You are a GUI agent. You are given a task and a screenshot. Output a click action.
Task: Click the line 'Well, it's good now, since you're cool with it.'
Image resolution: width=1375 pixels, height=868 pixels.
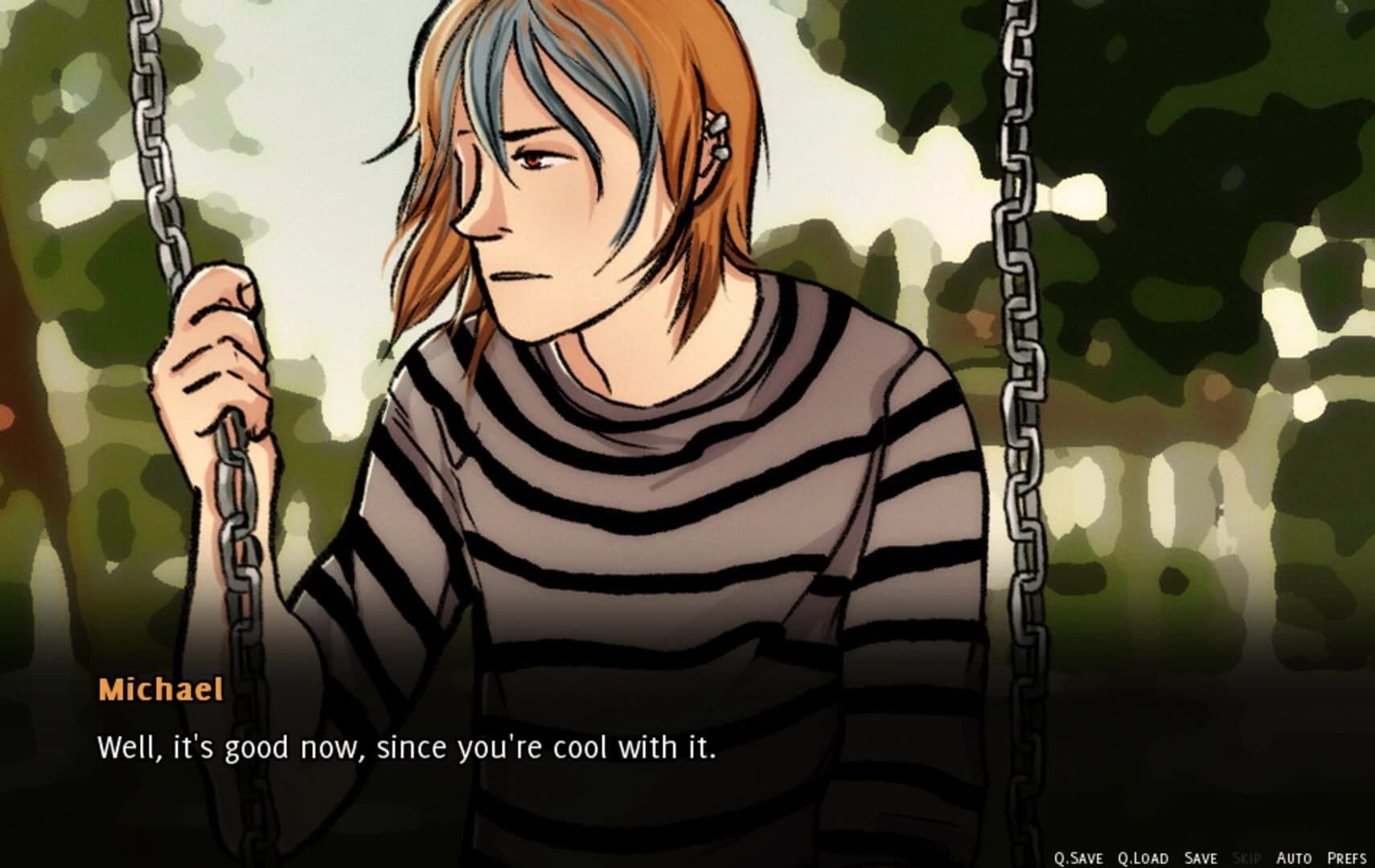click(408, 748)
